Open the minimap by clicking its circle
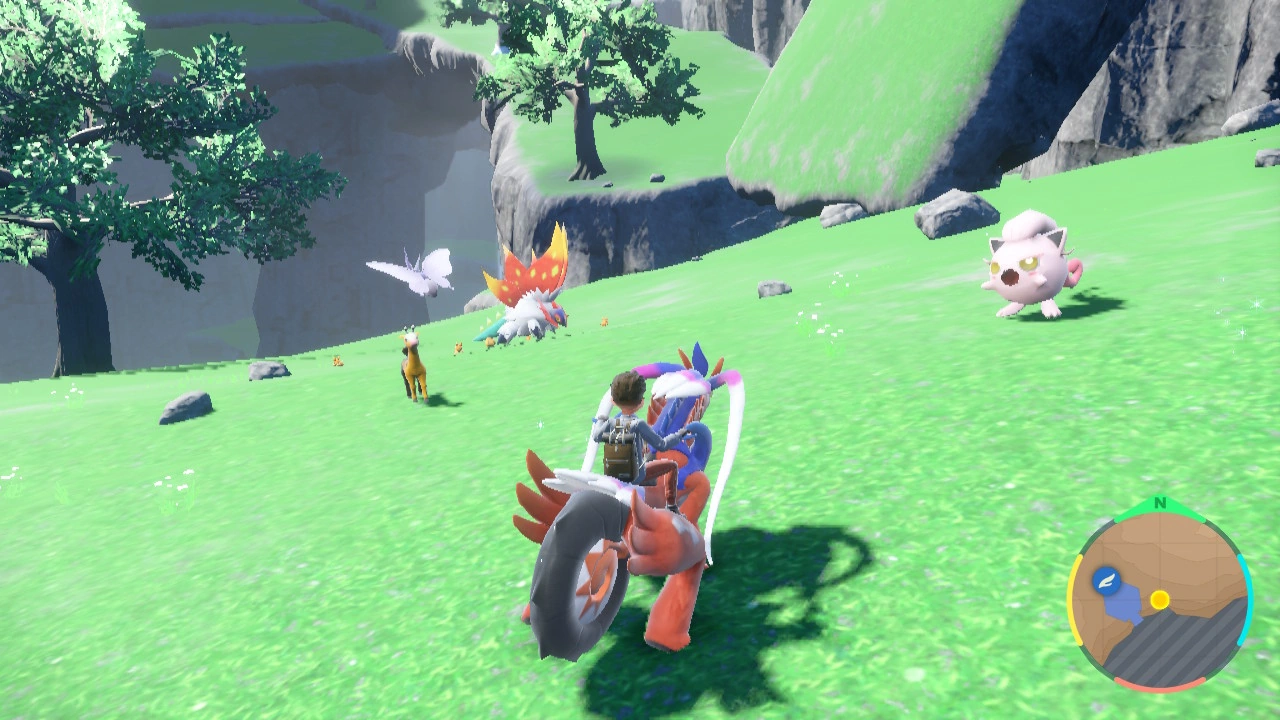Image resolution: width=1280 pixels, height=720 pixels. (x=1159, y=600)
